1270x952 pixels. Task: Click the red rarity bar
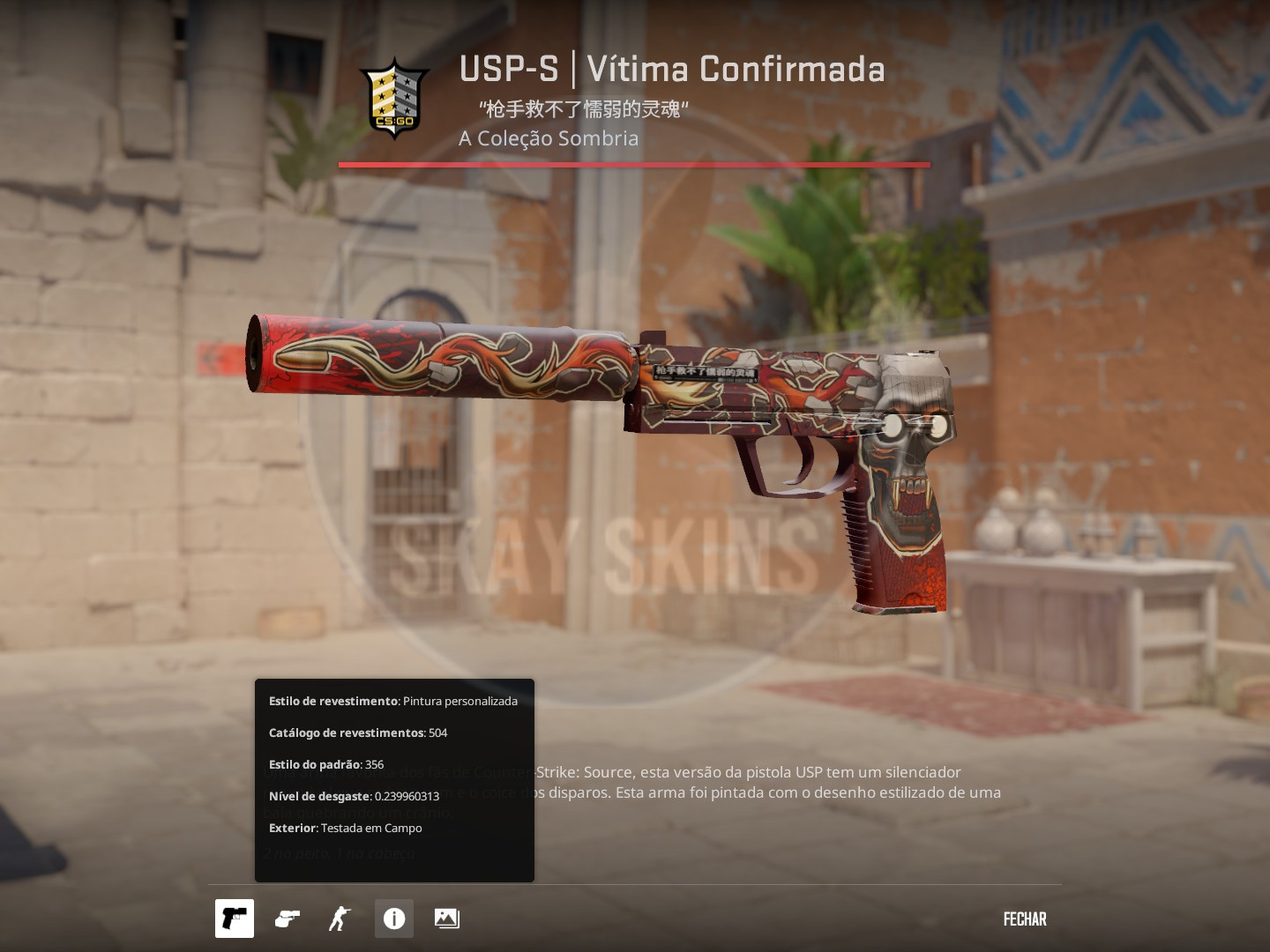pos(634,164)
